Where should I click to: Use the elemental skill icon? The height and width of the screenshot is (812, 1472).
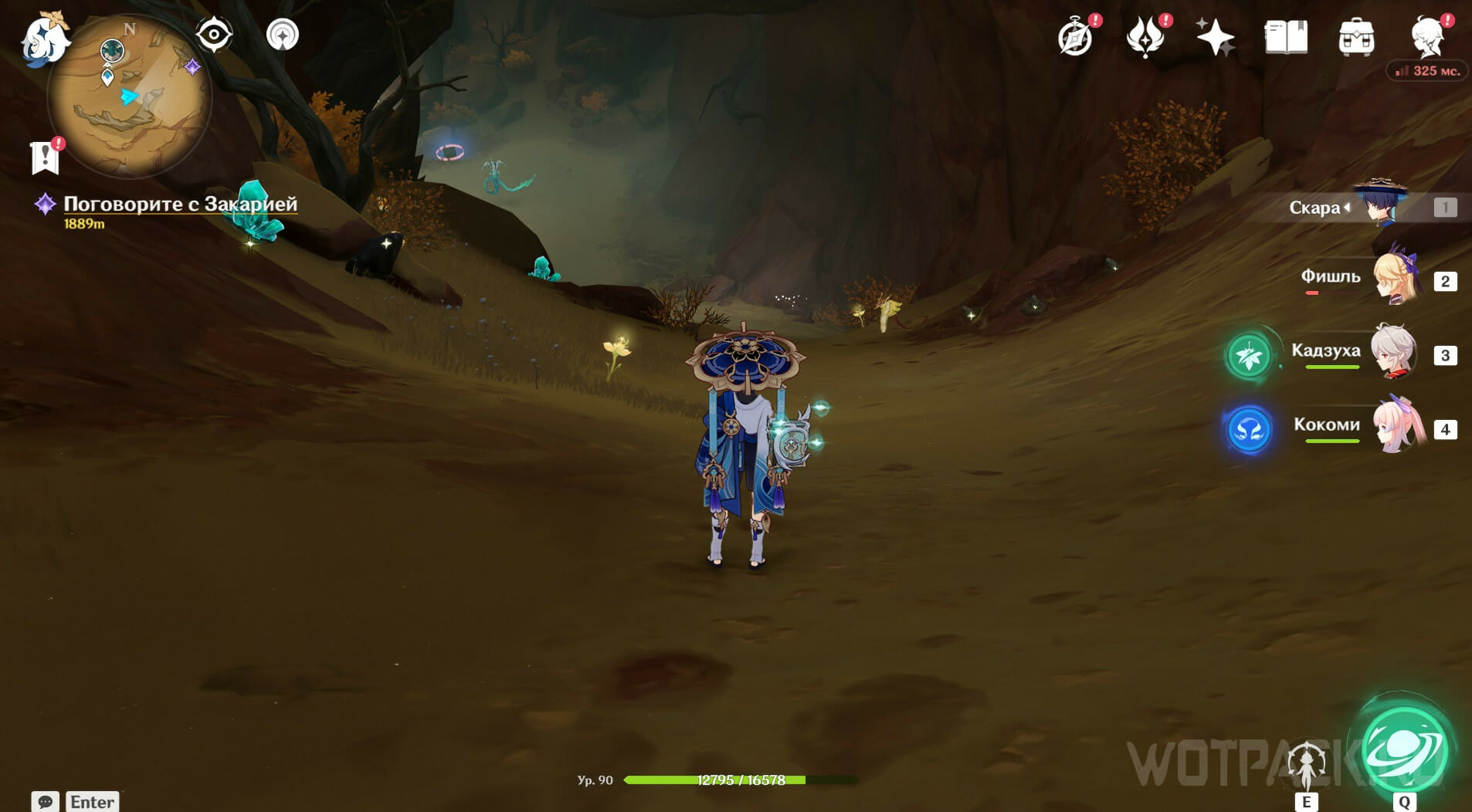(1306, 766)
